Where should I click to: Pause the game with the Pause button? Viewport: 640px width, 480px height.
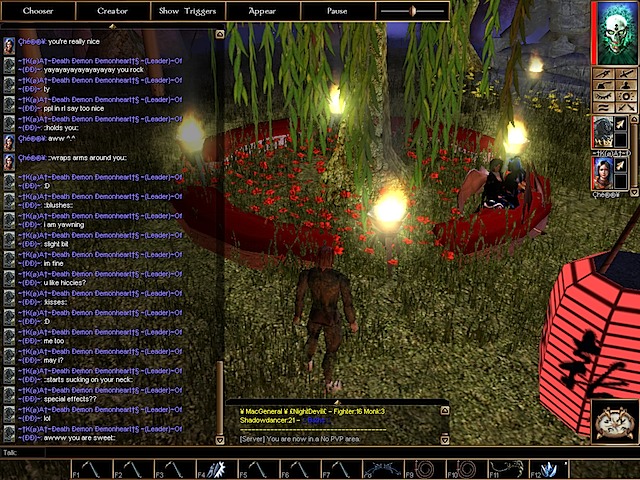(337, 11)
